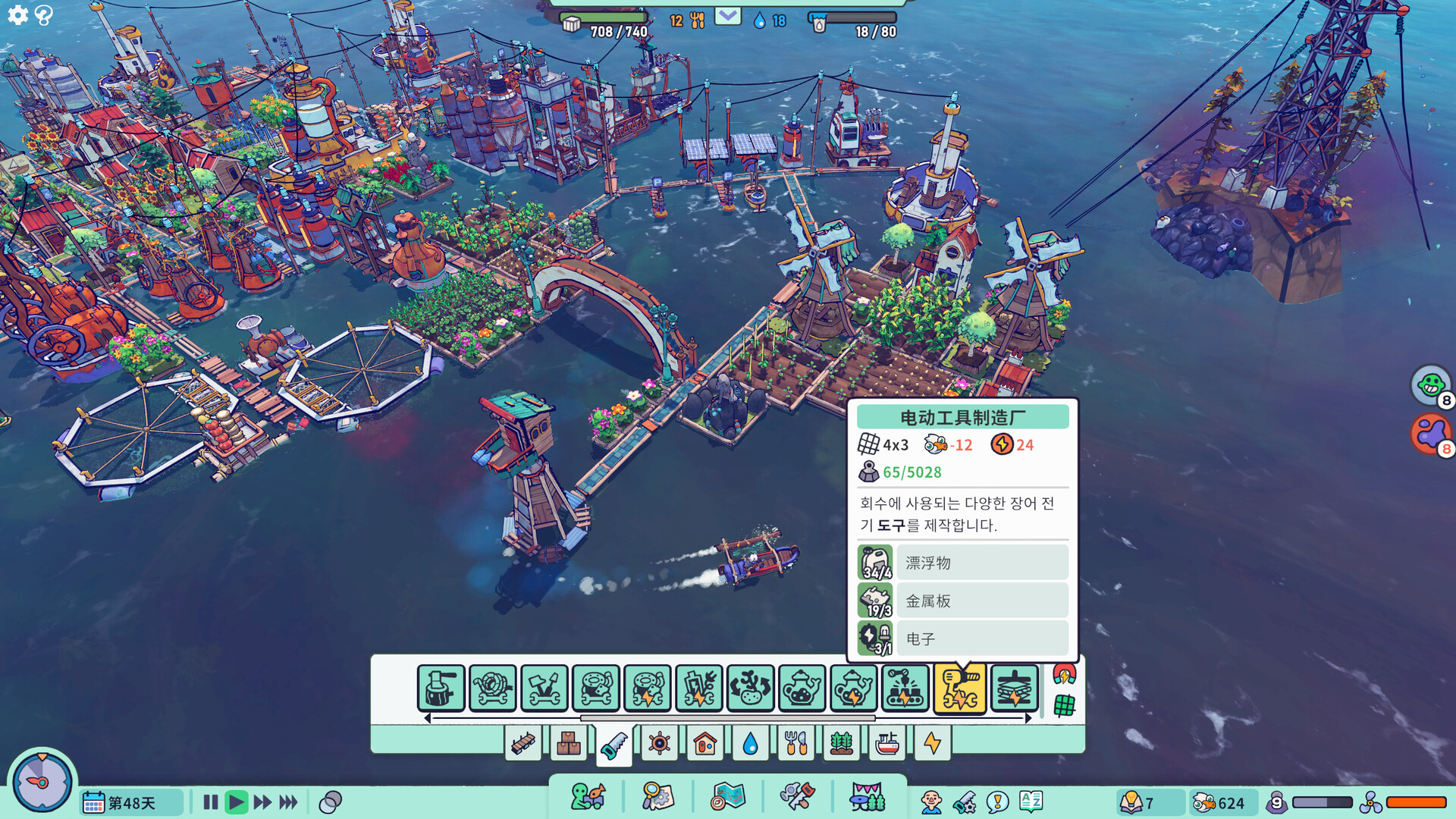Open the villager panel with person and fish

point(588,798)
